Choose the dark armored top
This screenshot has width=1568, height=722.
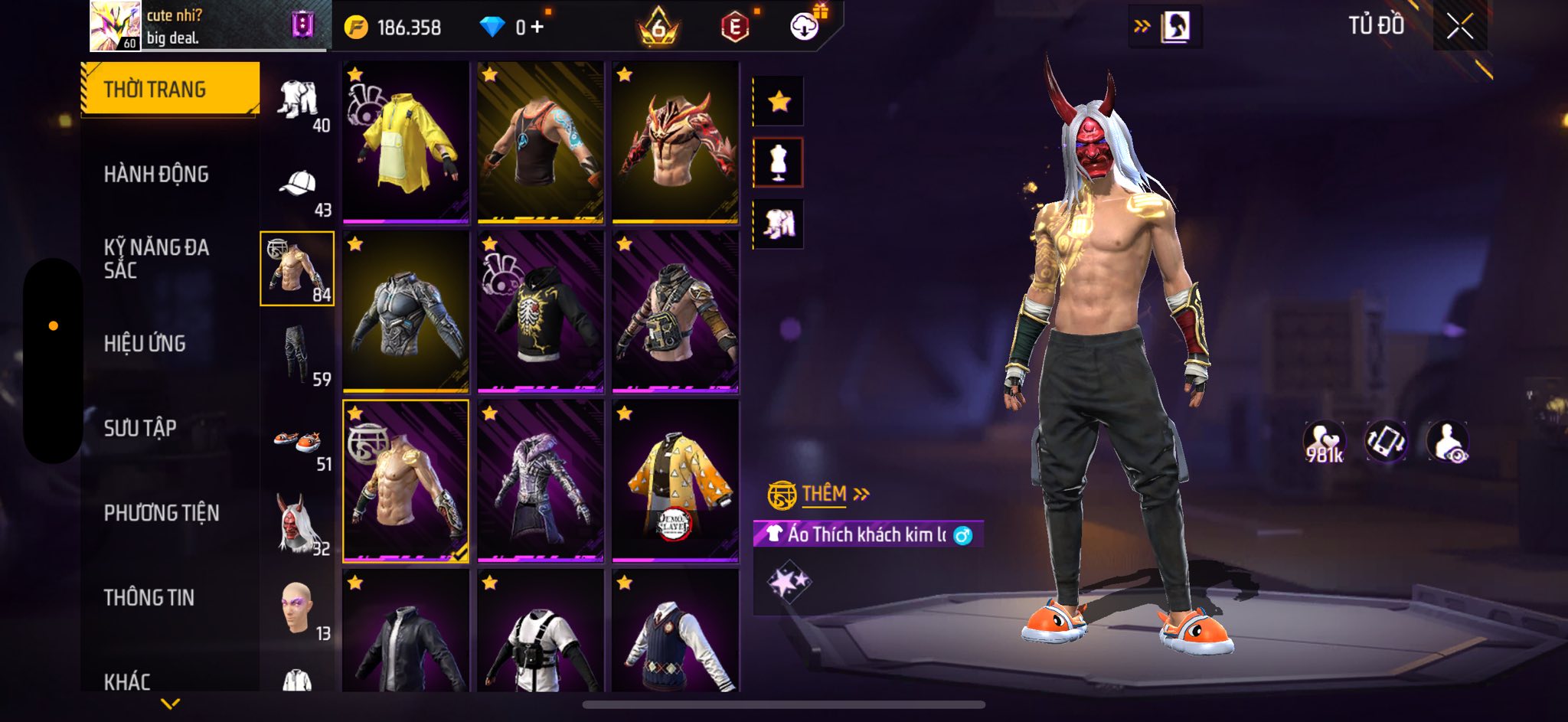(x=406, y=312)
